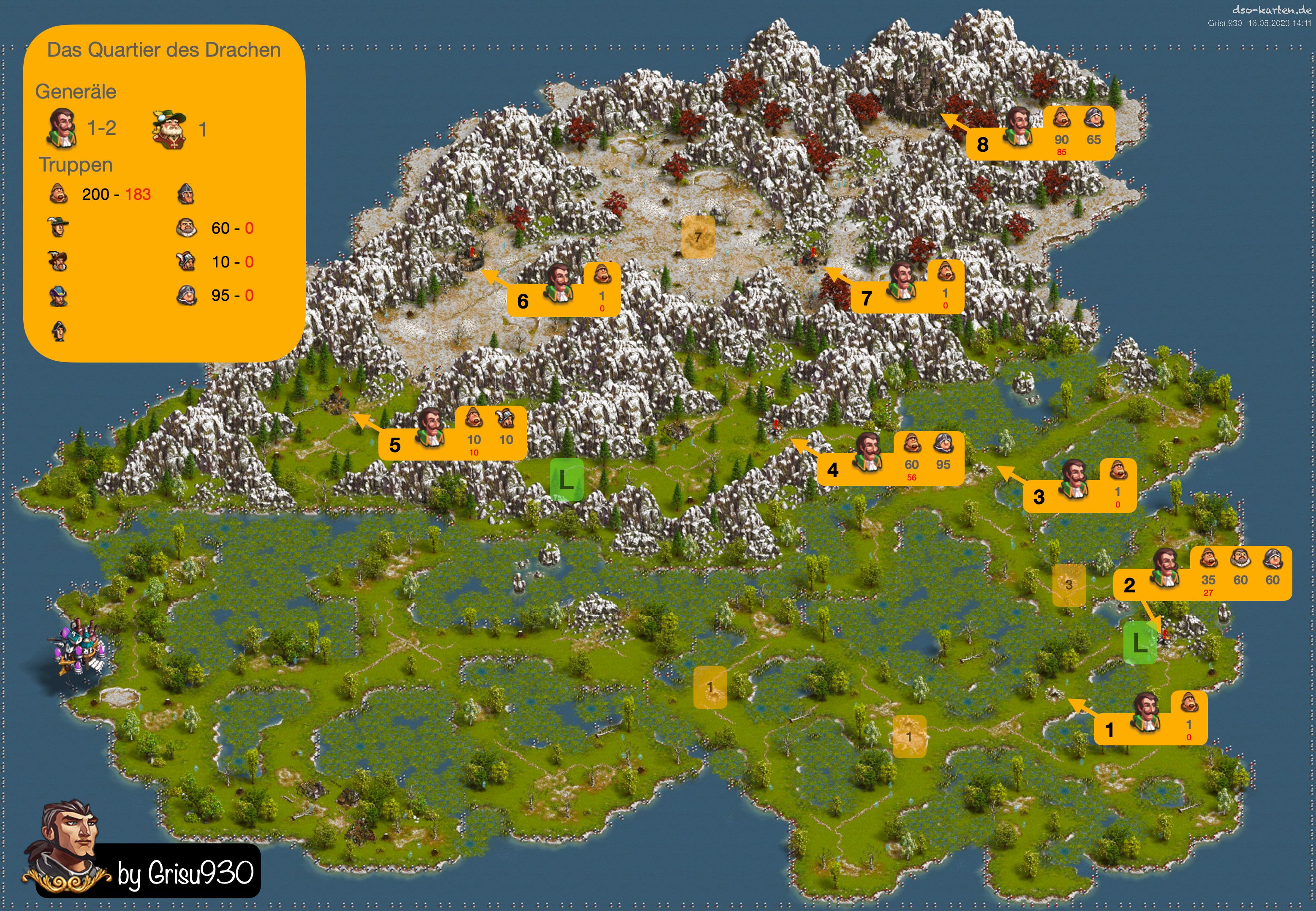This screenshot has width=1316, height=911.
Task: Select the white-bearded general icon in legend
Action: pos(169,129)
